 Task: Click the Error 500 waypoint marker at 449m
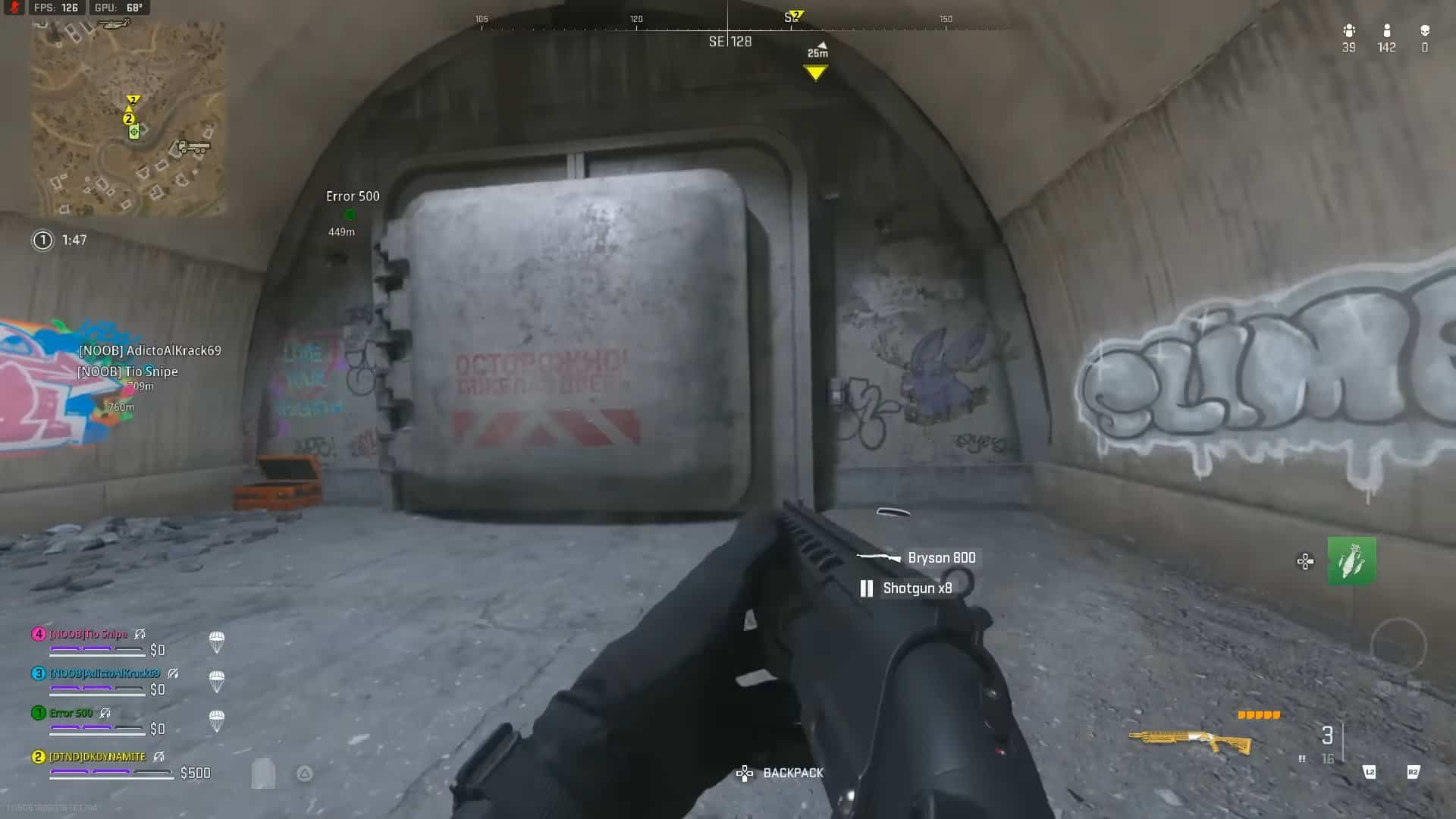350,215
